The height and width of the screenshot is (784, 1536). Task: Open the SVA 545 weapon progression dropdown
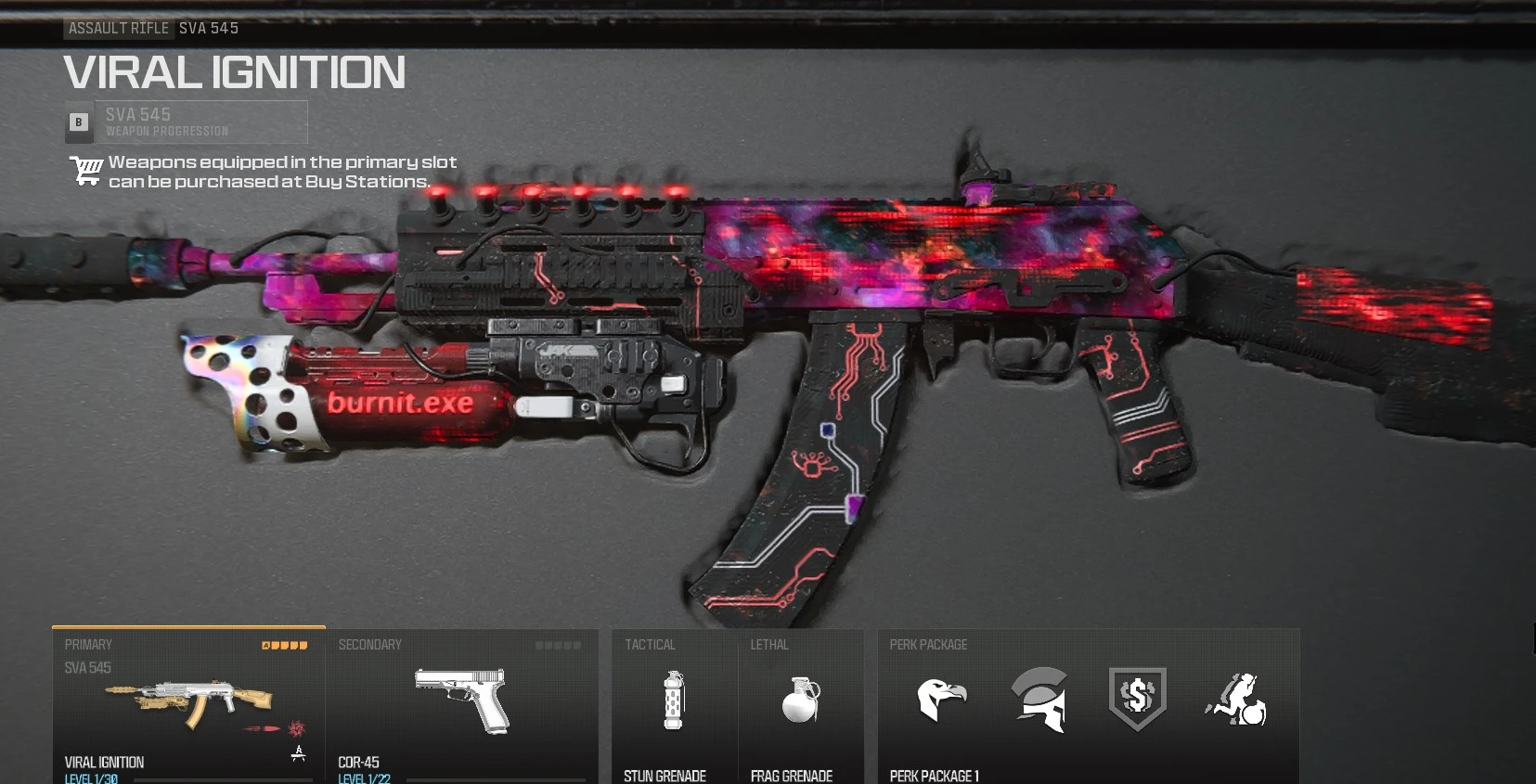point(201,122)
